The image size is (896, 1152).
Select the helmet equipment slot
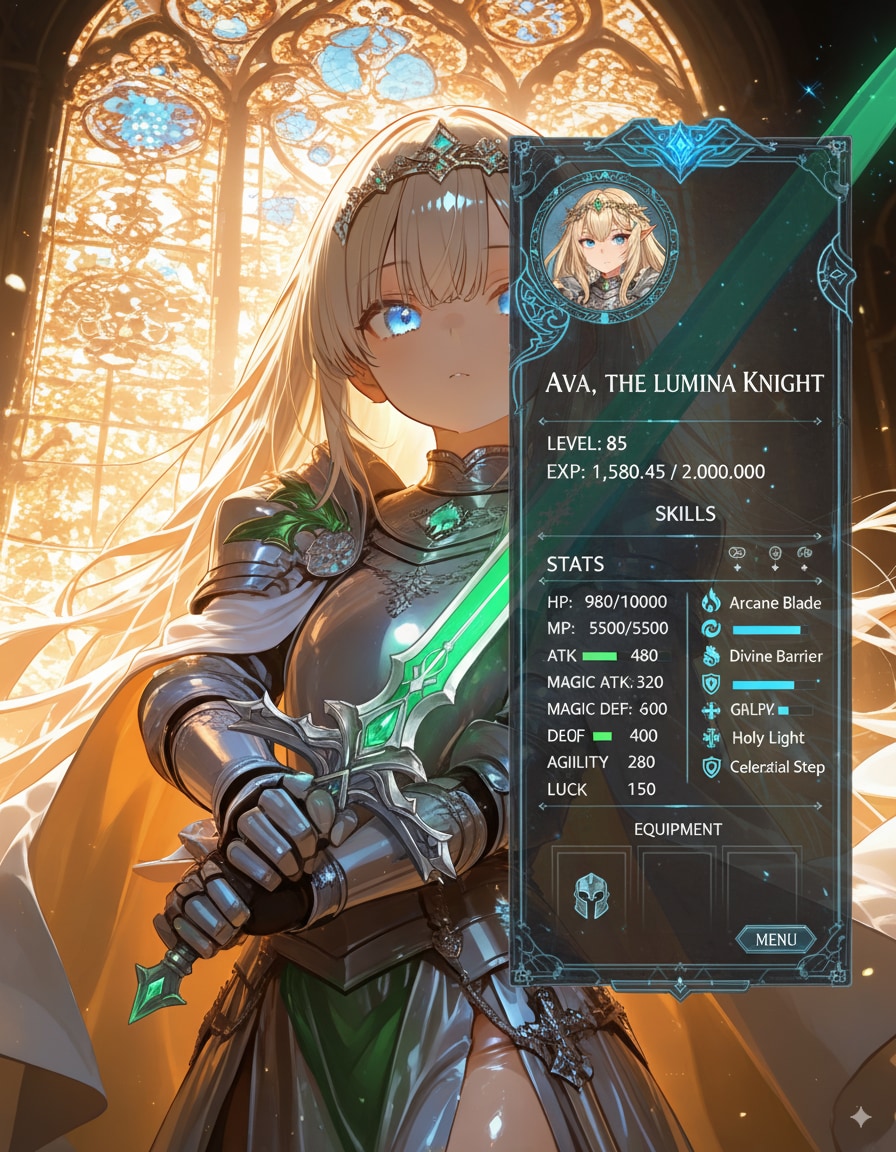point(592,896)
